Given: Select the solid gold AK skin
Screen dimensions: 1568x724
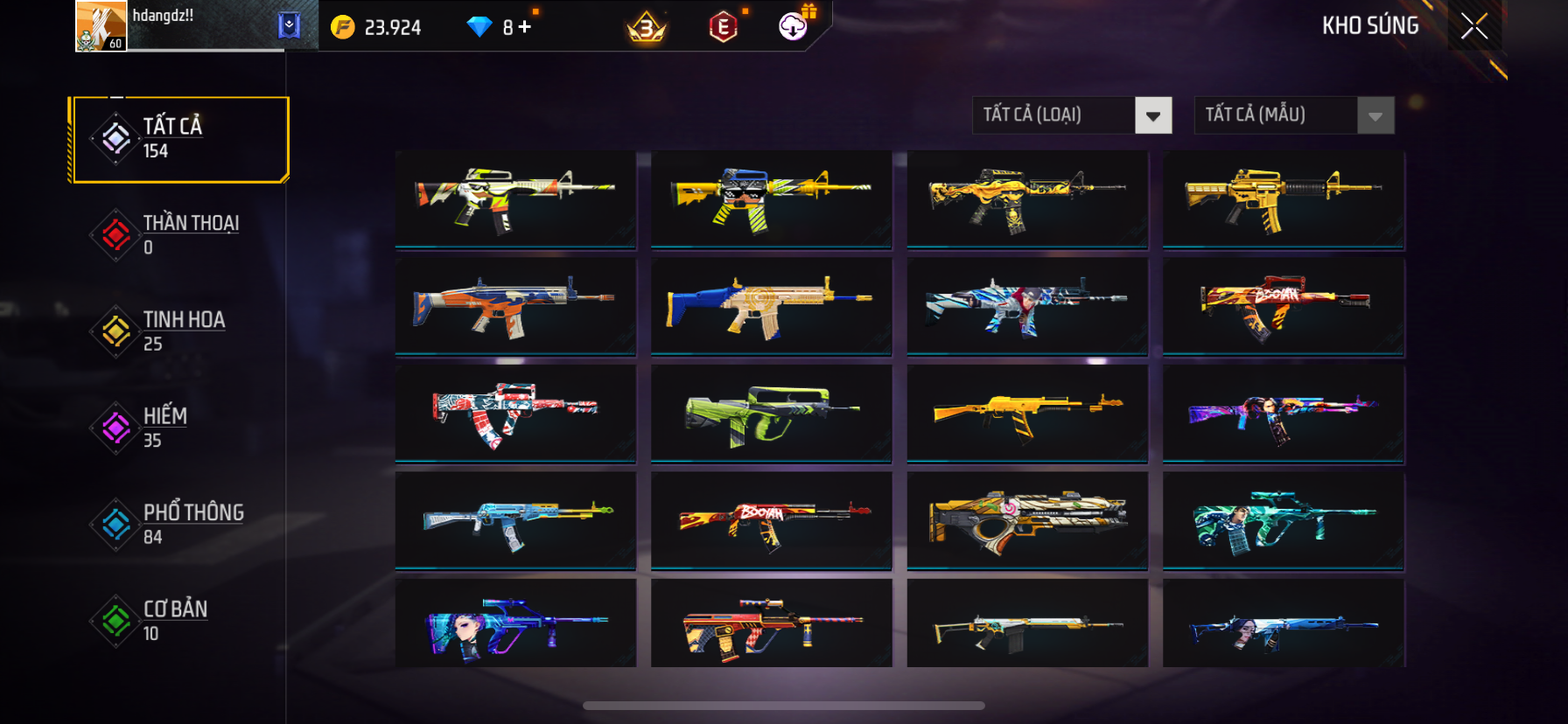Looking at the screenshot, I should pos(1027,414).
